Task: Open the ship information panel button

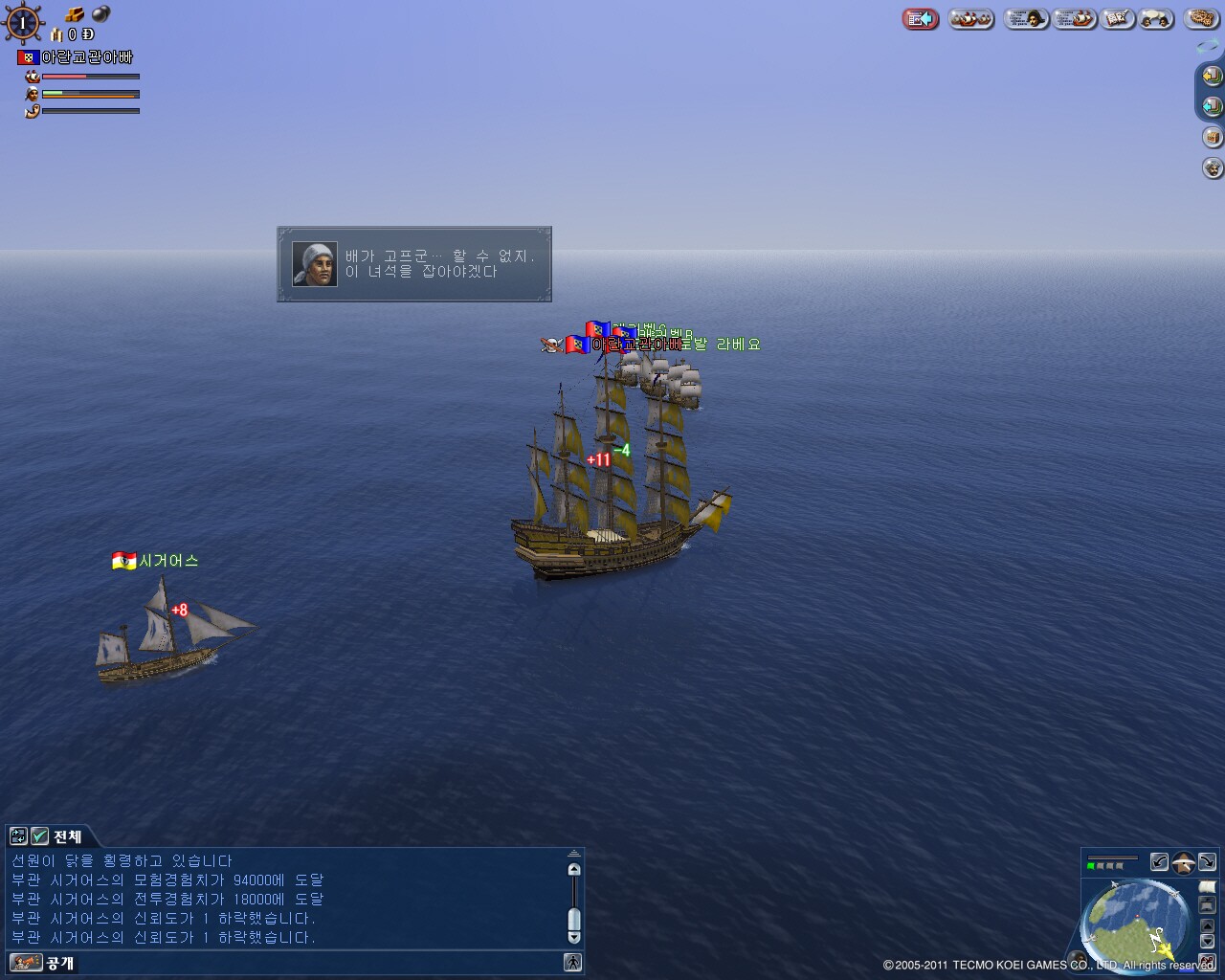Action: coord(1074,19)
